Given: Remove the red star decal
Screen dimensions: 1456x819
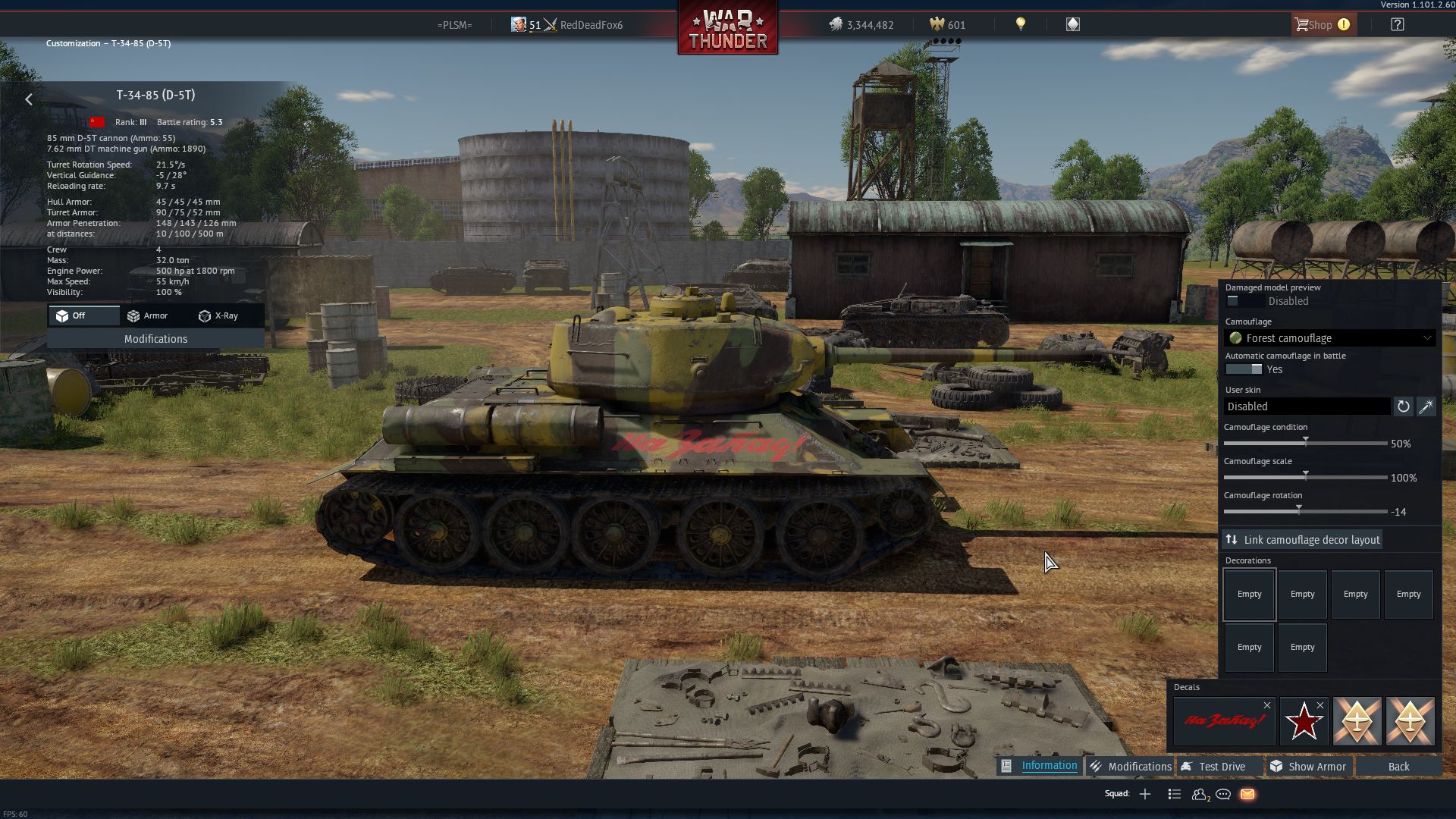Looking at the screenshot, I should click(1320, 705).
